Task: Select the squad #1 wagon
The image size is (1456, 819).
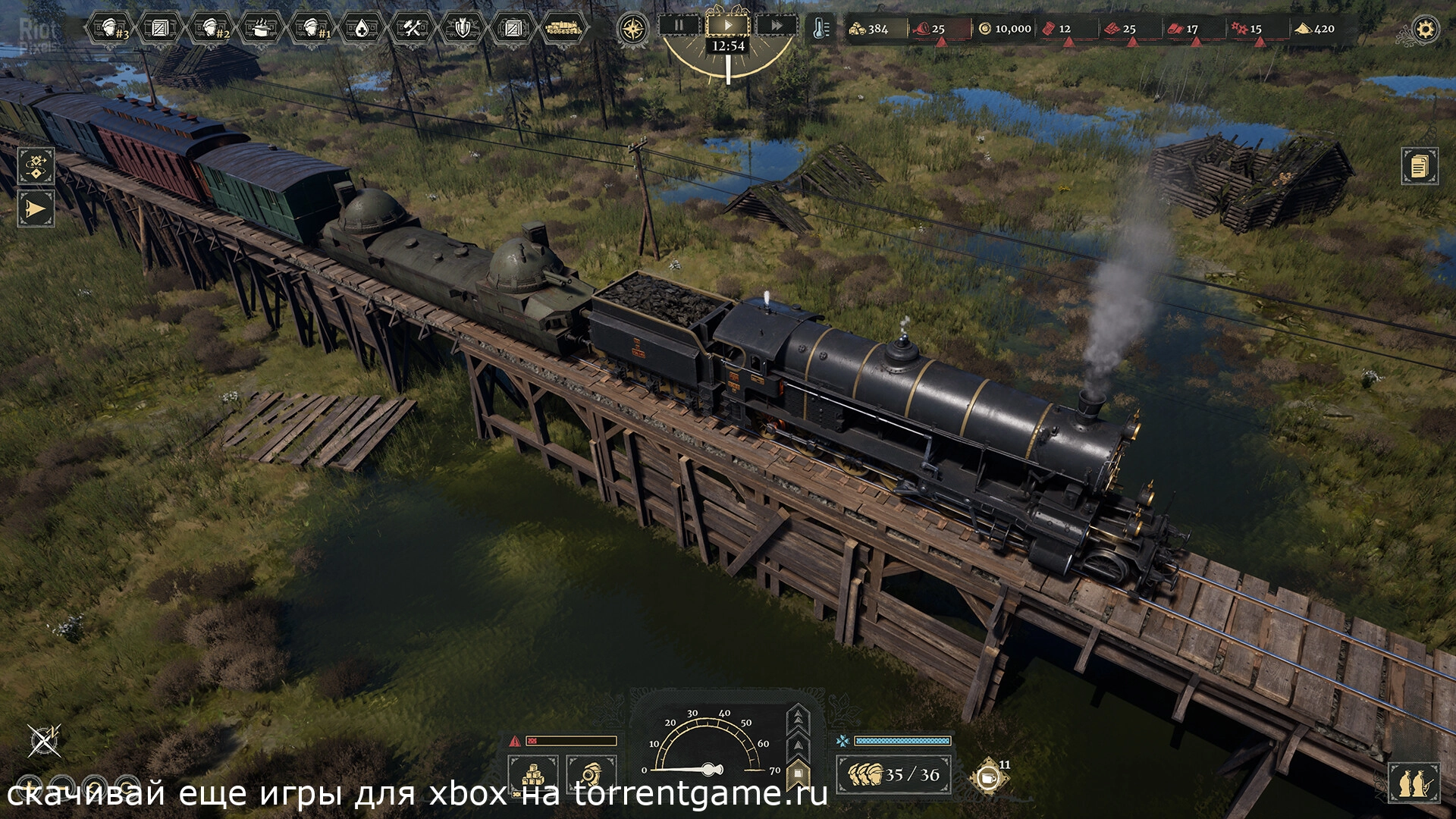Action: click(312, 29)
